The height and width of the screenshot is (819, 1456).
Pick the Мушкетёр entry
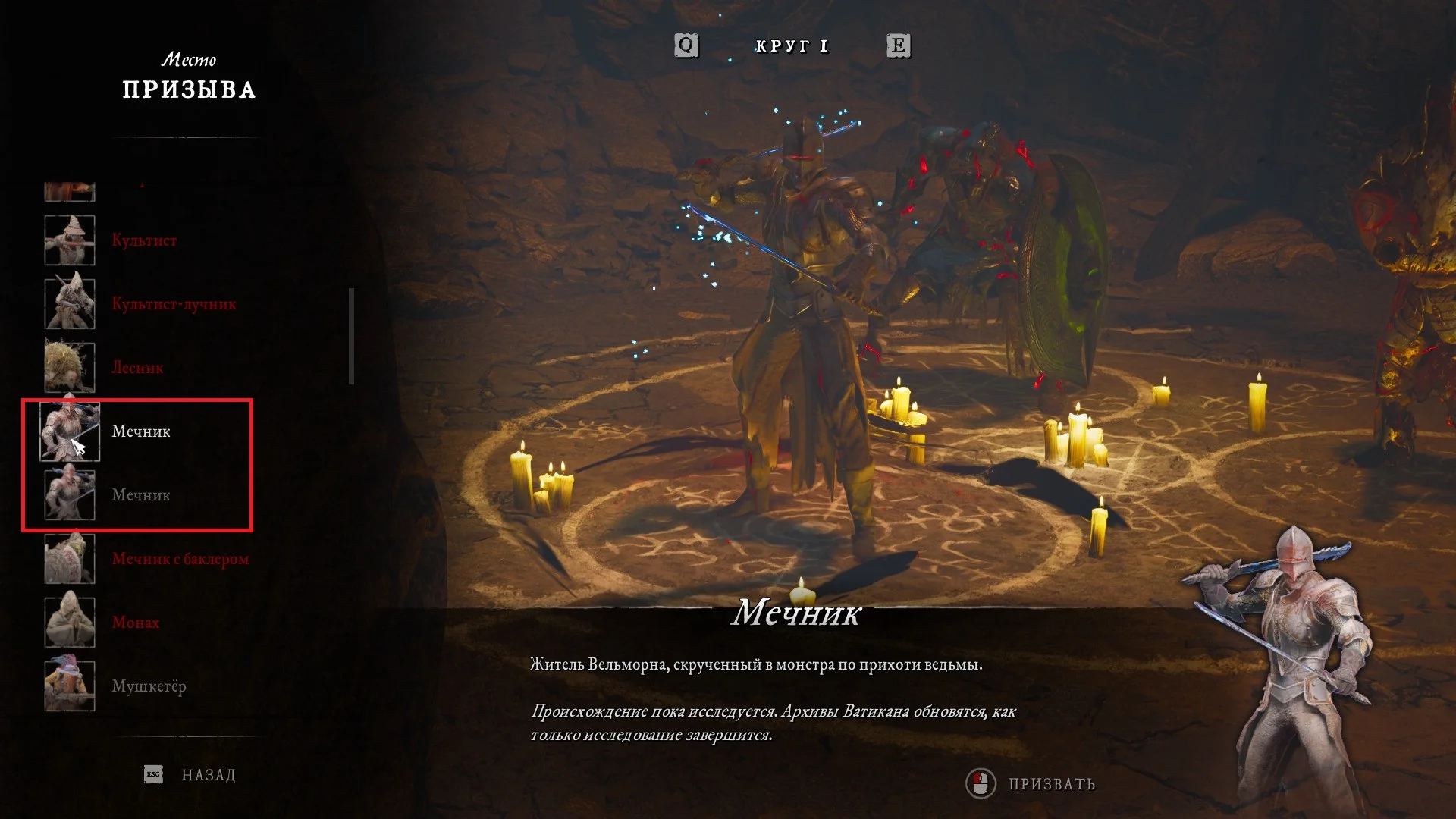(x=149, y=686)
